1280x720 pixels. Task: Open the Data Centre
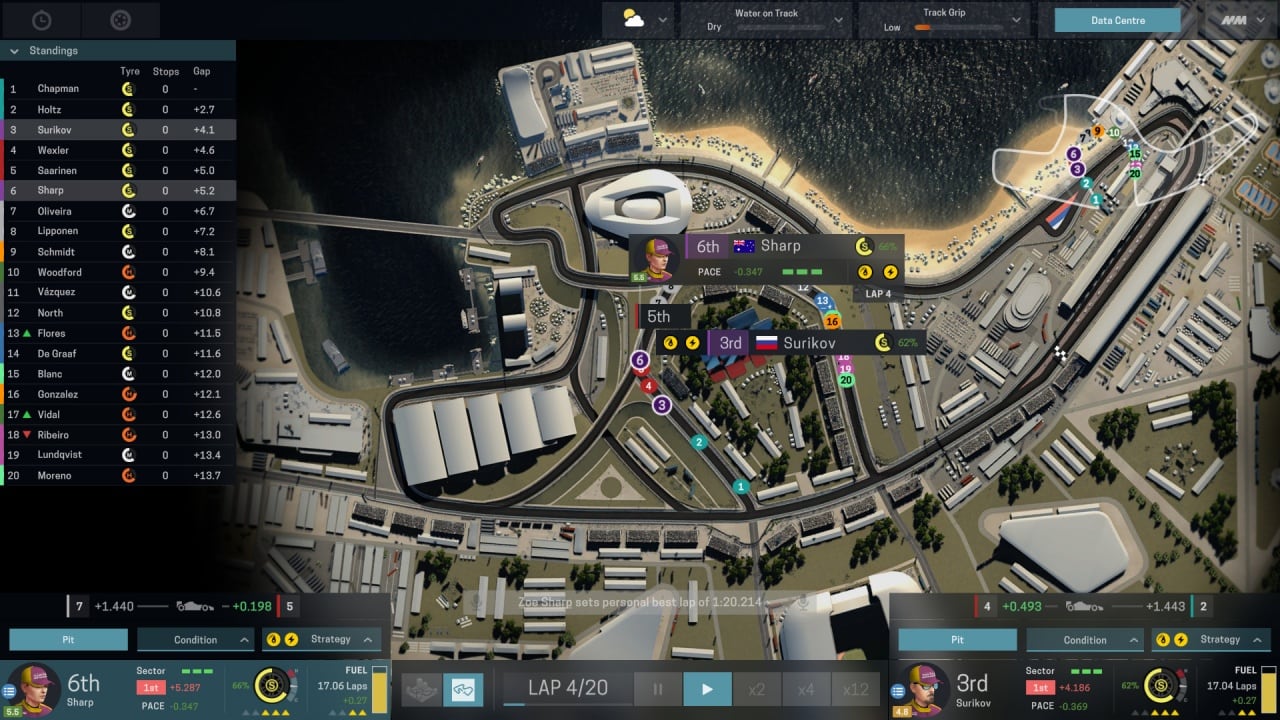(1117, 20)
